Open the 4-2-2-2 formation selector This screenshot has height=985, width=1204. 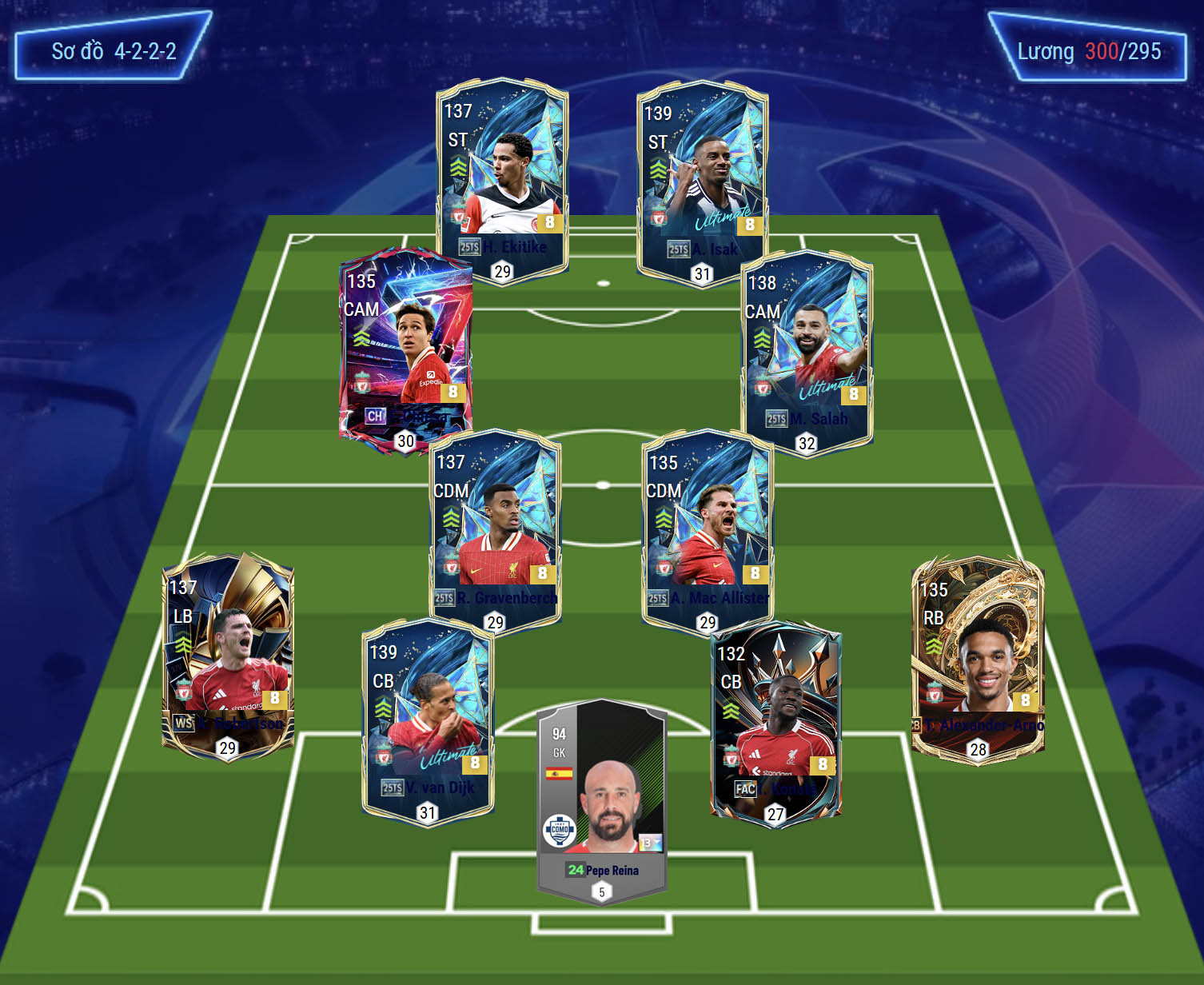(114, 51)
